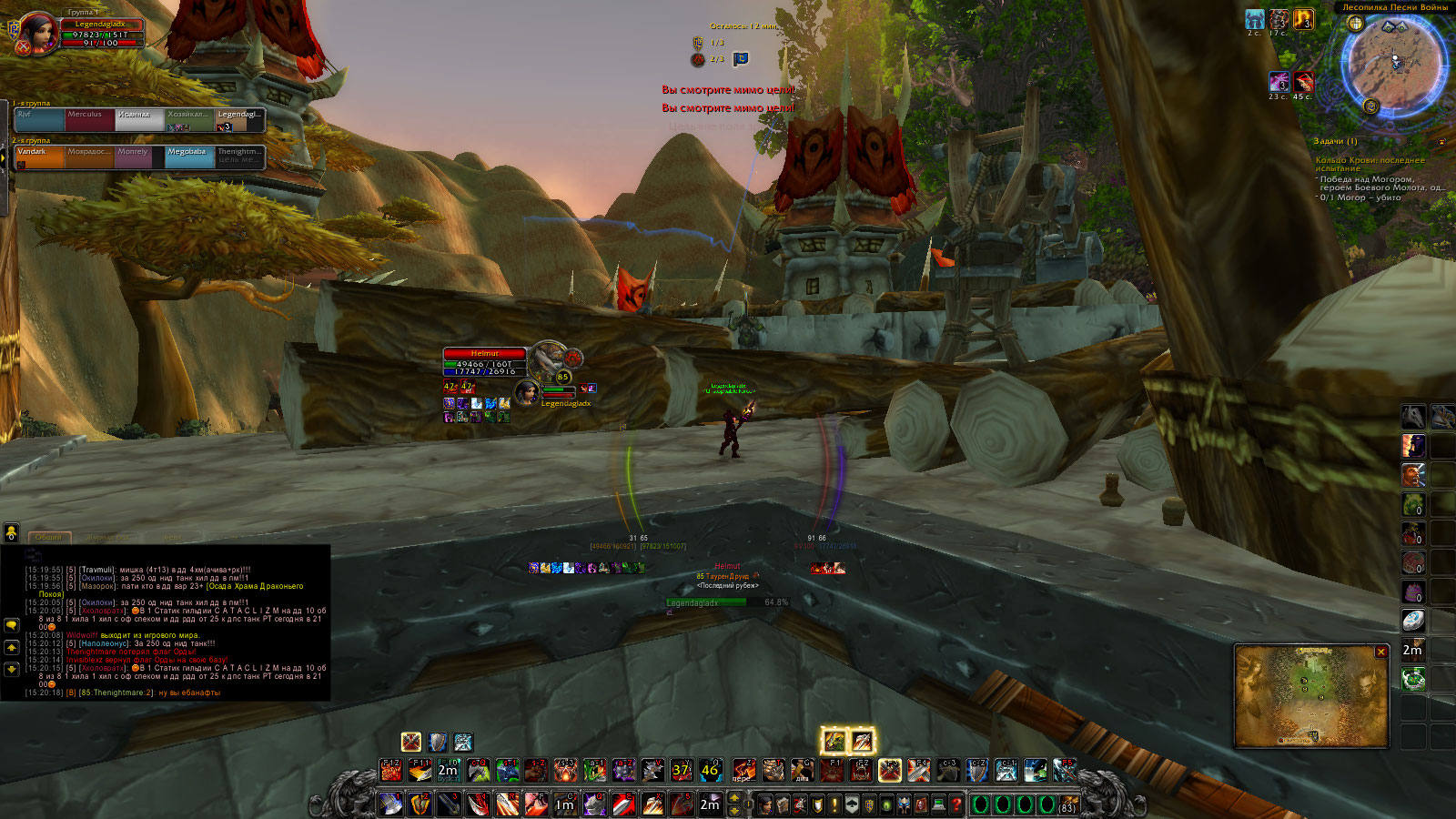Open the main backpack with 83 slots
This screenshot has width=1456, height=819.
tap(1067, 804)
